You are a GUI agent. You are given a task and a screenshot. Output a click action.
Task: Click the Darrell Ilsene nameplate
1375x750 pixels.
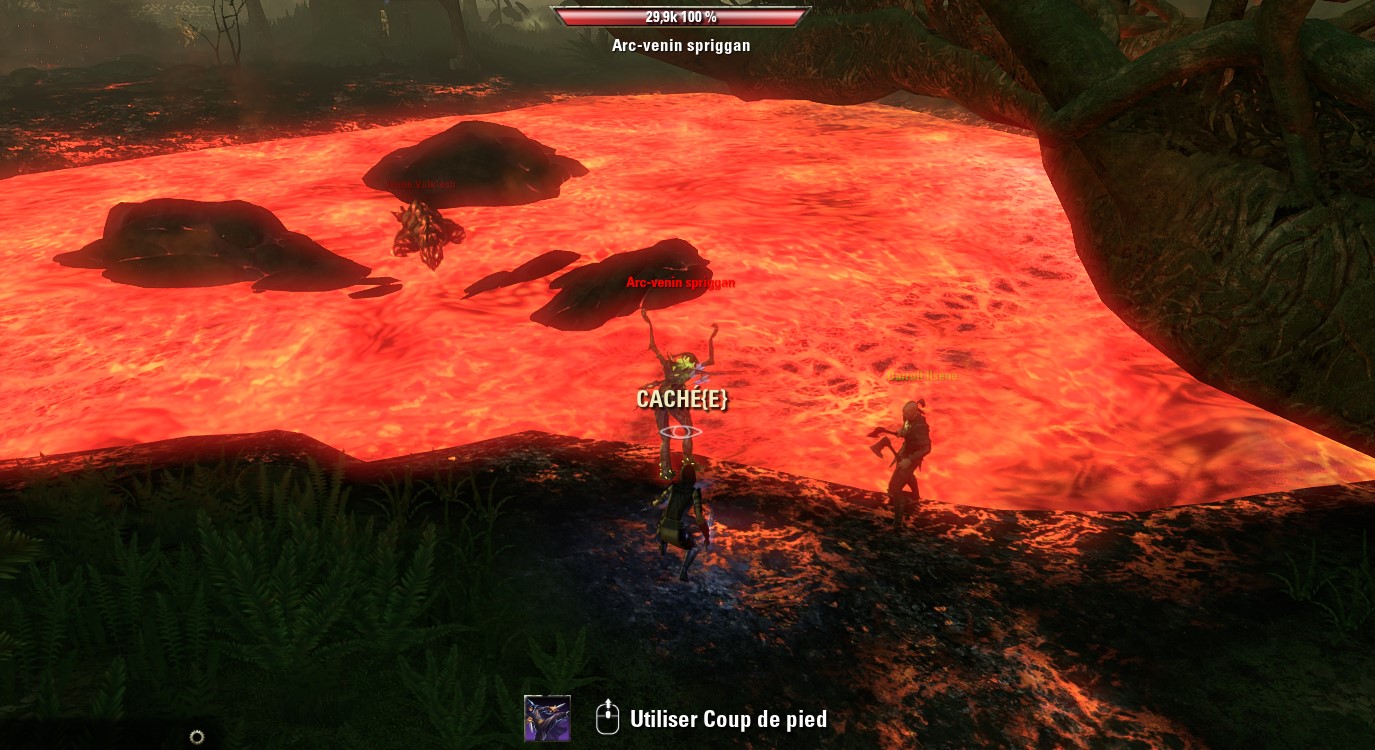pyautogui.click(x=922, y=376)
